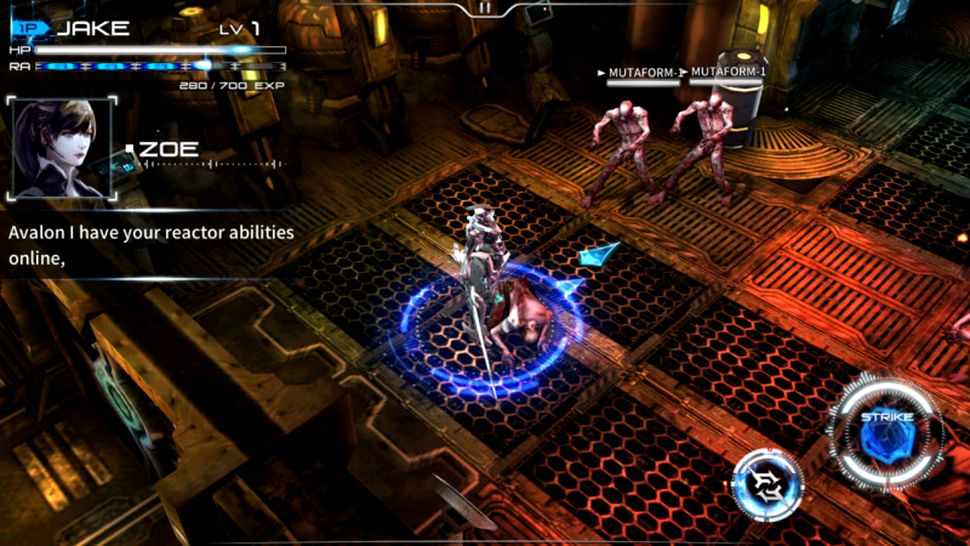Tap Zoe's portrait in the dialogue
This screenshot has height=546, width=970.
[x=61, y=149]
